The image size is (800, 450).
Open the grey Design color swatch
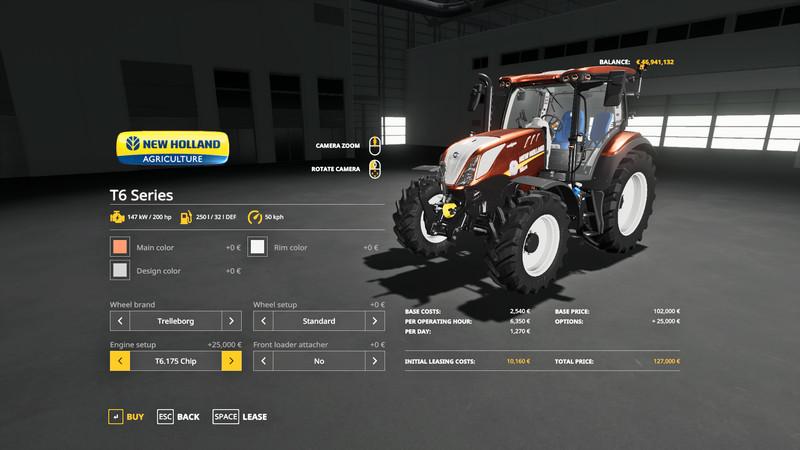pyautogui.click(x=120, y=270)
